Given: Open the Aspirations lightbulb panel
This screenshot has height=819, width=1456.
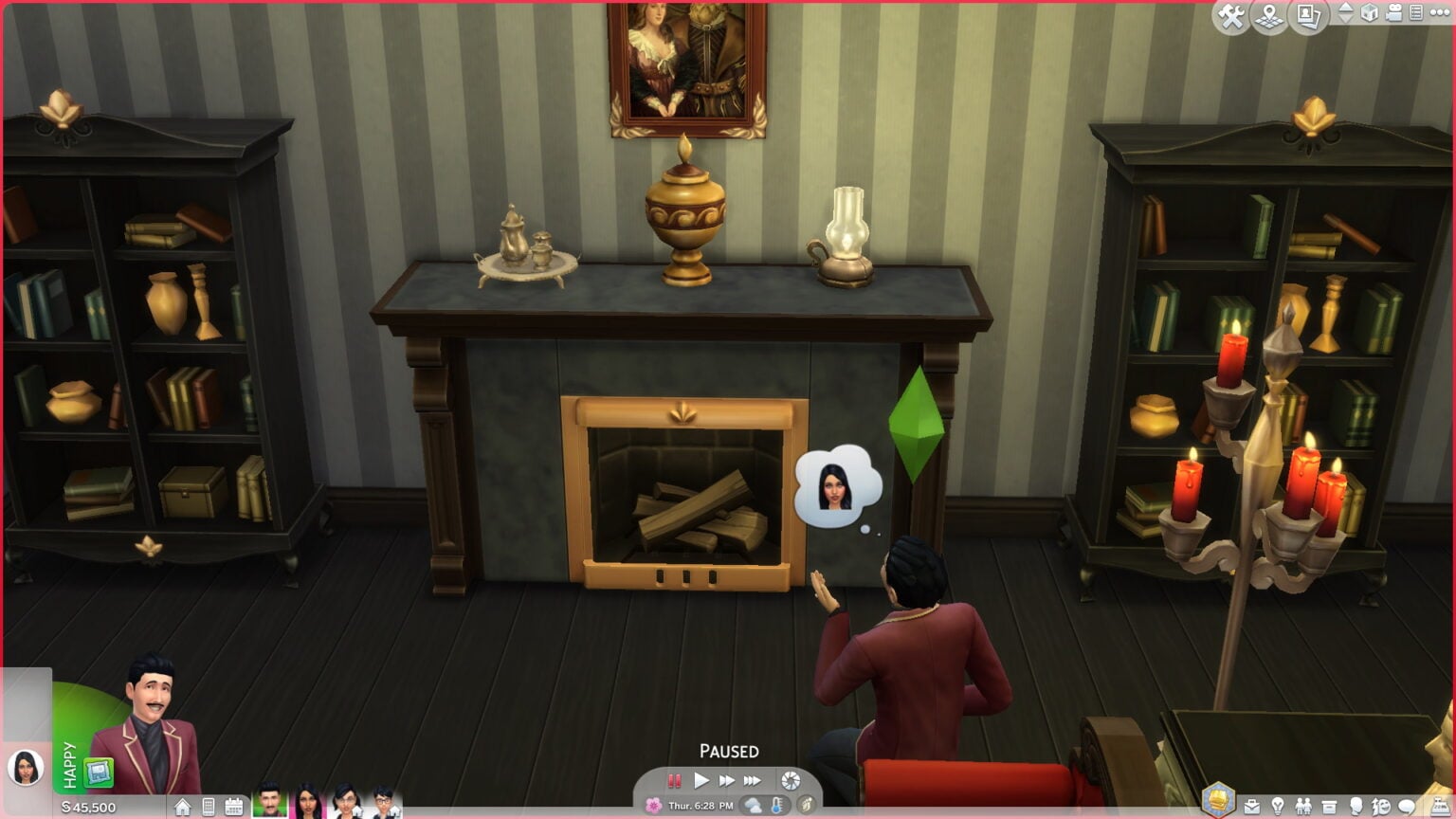Looking at the screenshot, I should point(1278,807).
